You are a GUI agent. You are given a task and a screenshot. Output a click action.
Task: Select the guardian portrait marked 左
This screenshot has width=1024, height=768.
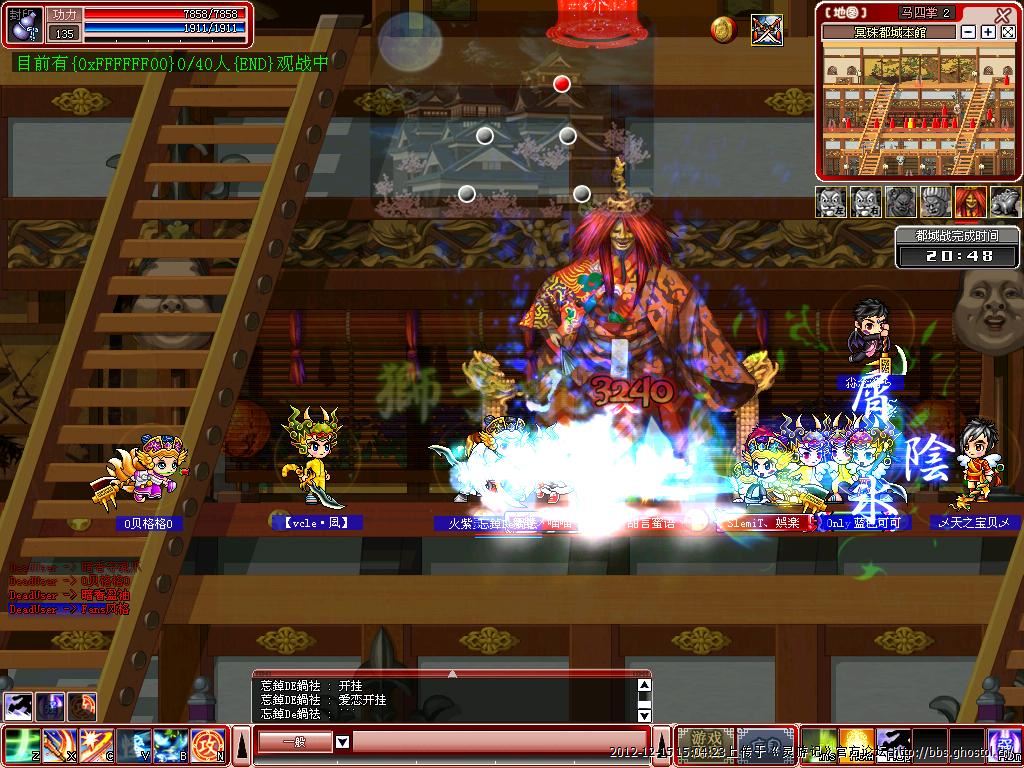[832, 202]
